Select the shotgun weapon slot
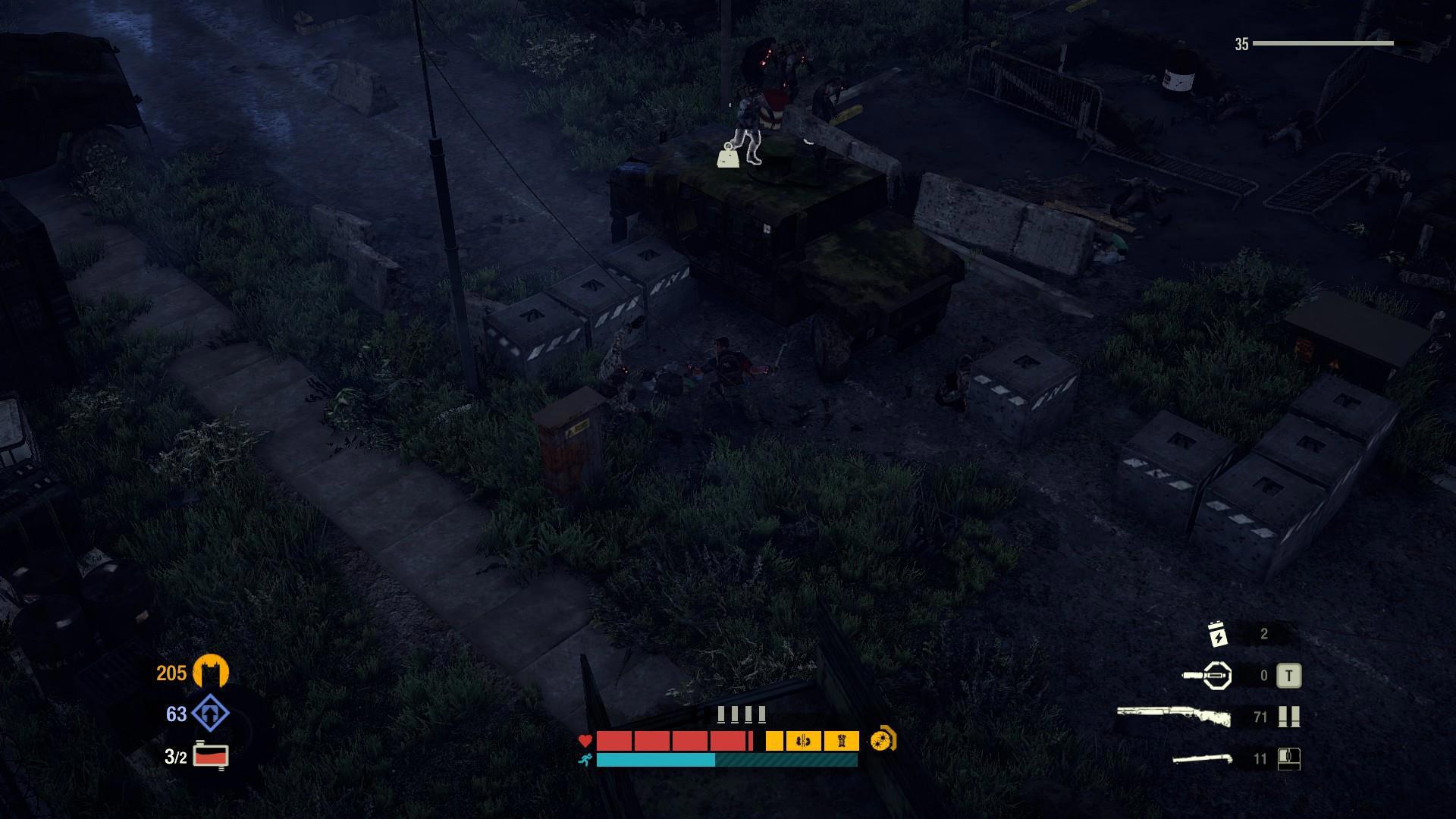Image resolution: width=1456 pixels, height=819 pixels. tap(1172, 717)
